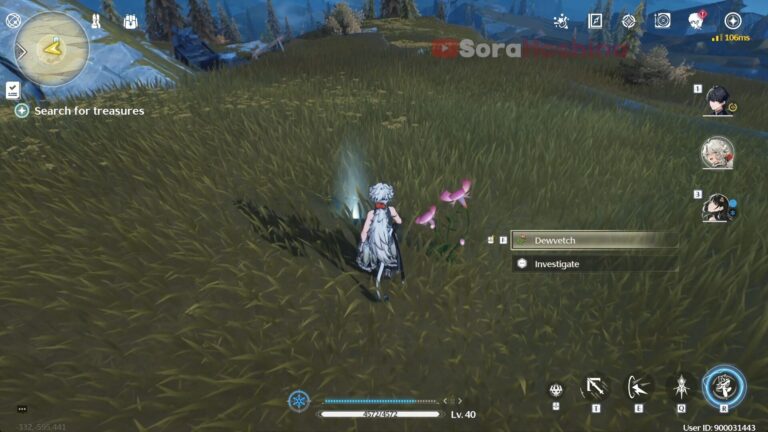
Task: Activate the glowing blue ultimate skill
Action: tap(722, 387)
